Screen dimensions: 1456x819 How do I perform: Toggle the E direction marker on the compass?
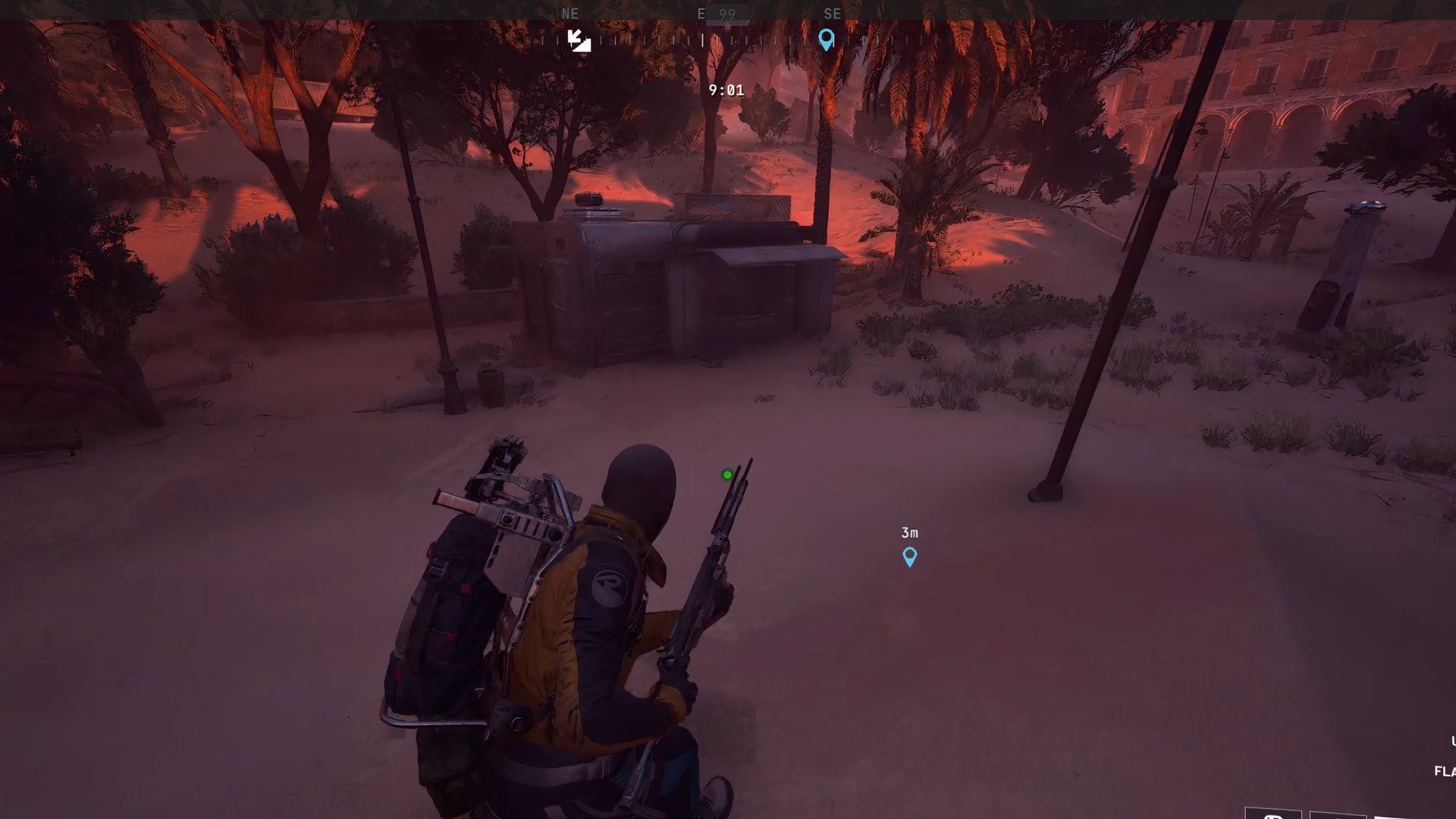coord(700,13)
